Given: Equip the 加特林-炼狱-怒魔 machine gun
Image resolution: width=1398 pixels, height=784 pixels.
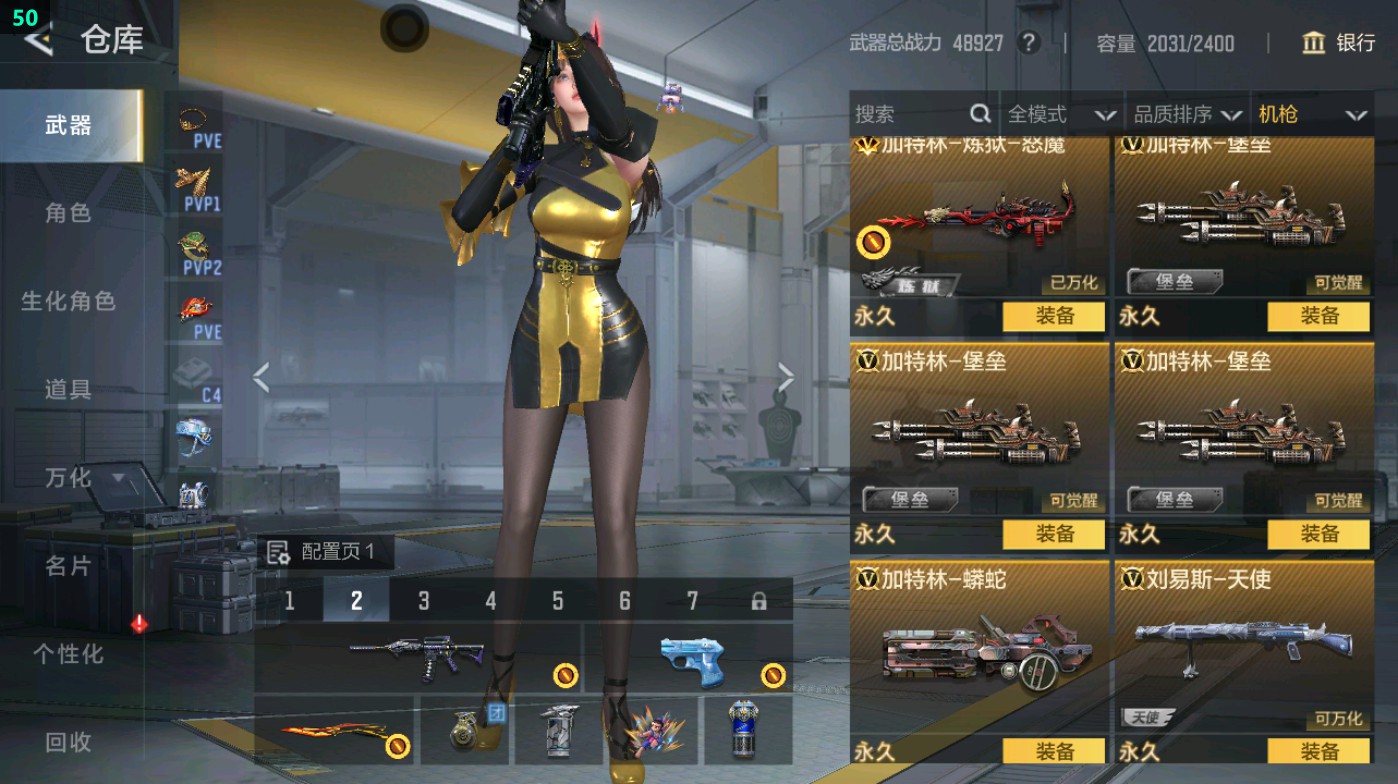Looking at the screenshot, I should click(x=1054, y=317).
